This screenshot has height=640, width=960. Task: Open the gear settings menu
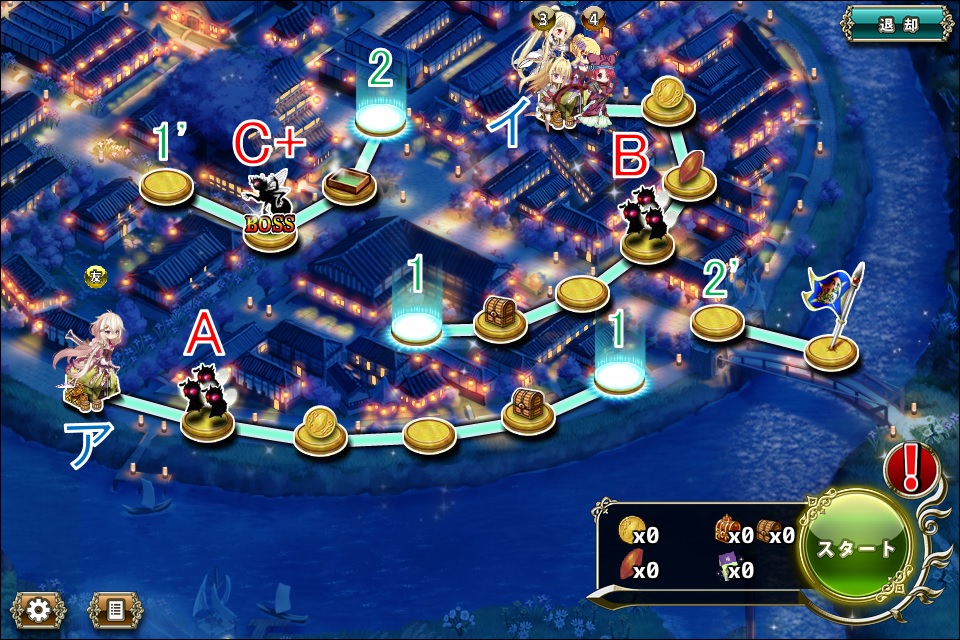(x=39, y=608)
